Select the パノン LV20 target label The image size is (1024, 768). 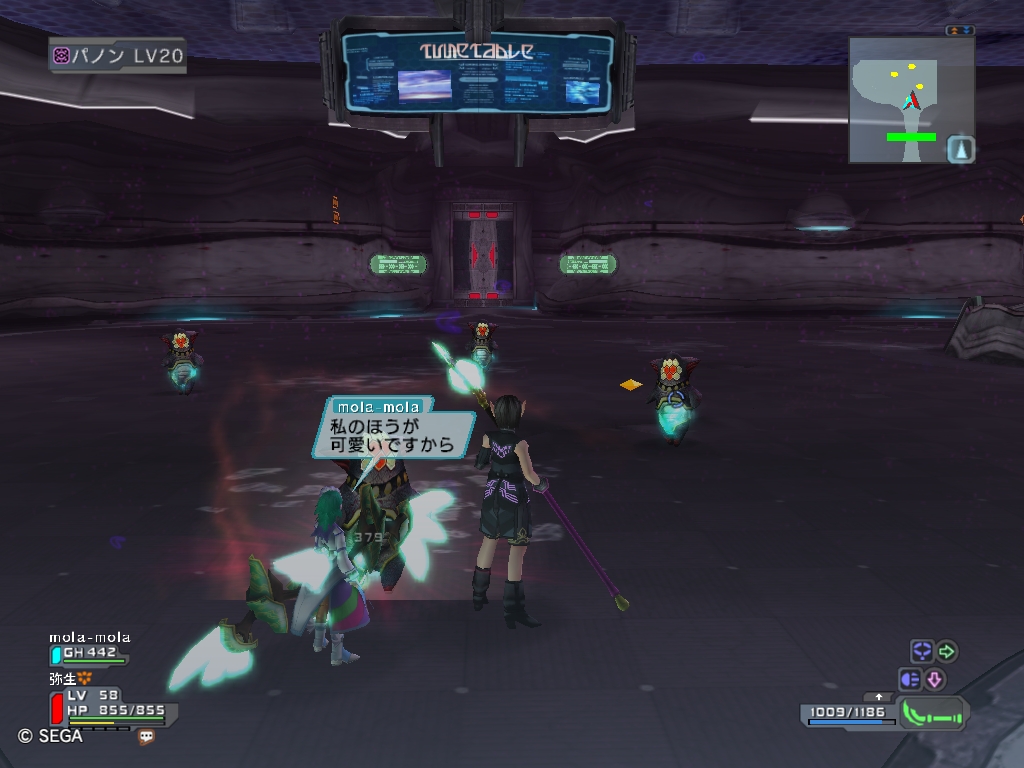coord(118,56)
